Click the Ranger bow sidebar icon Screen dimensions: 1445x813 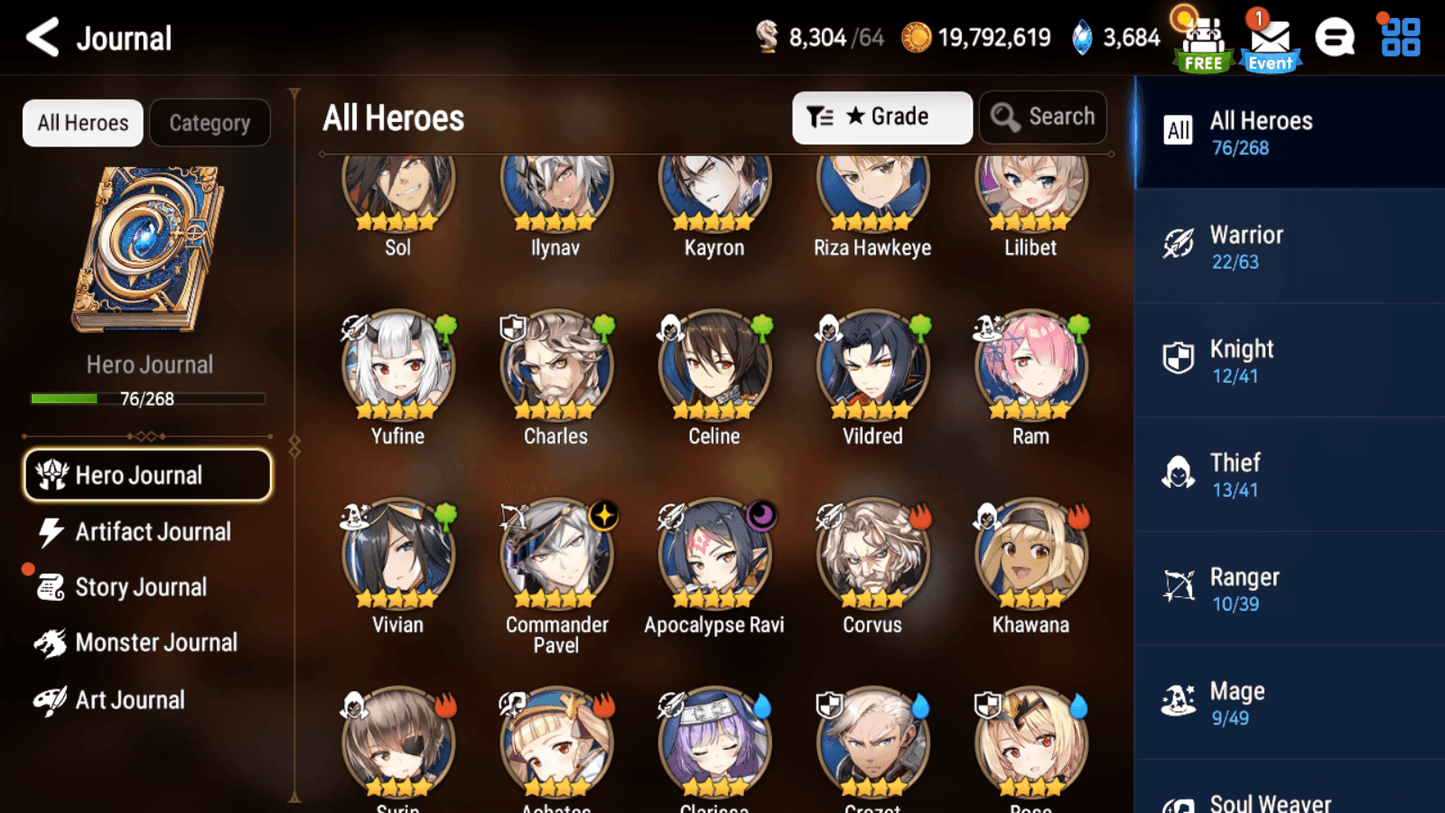pyautogui.click(x=1180, y=587)
